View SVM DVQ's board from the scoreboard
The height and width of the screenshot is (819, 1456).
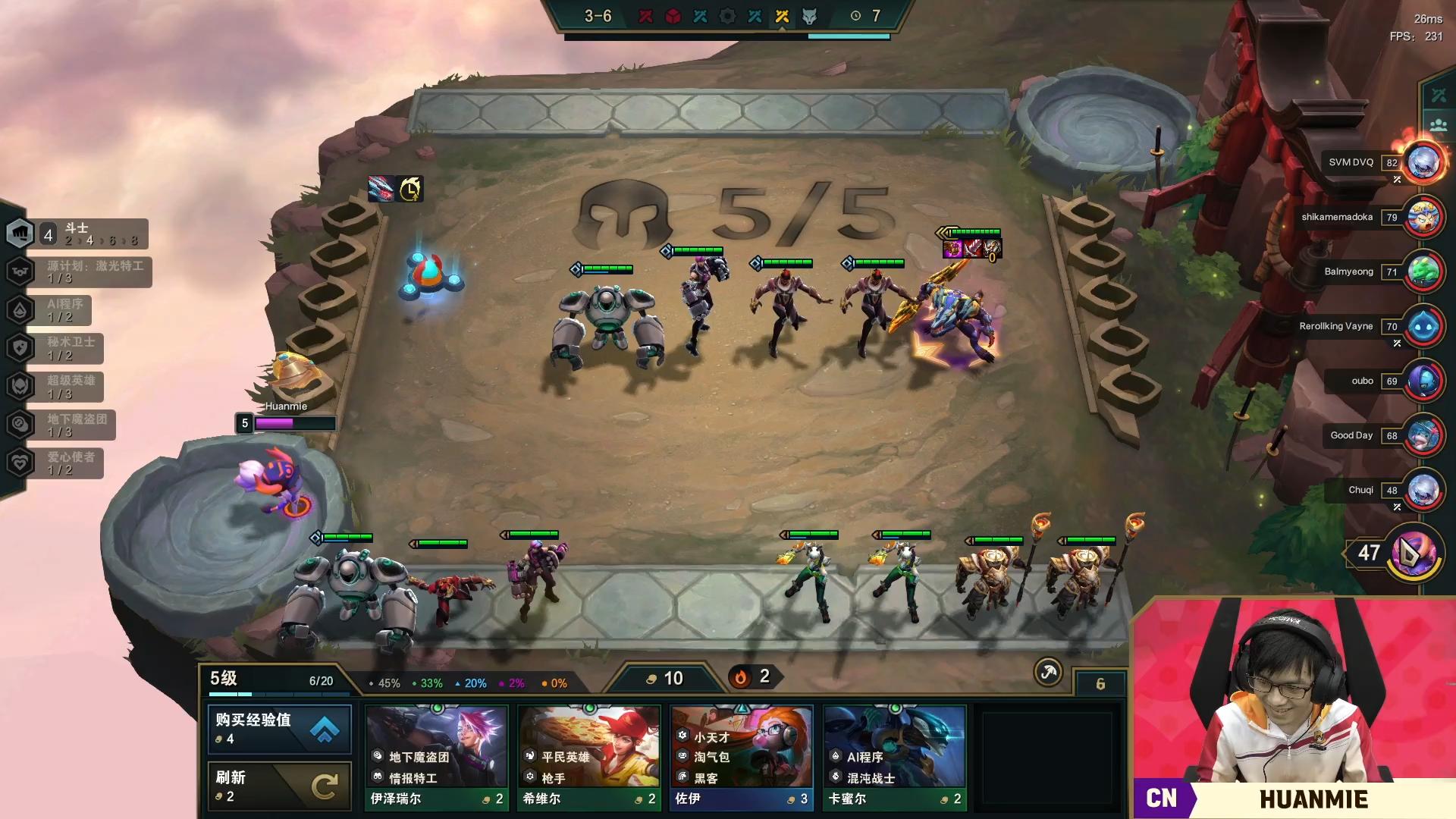tap(1423, 162)
